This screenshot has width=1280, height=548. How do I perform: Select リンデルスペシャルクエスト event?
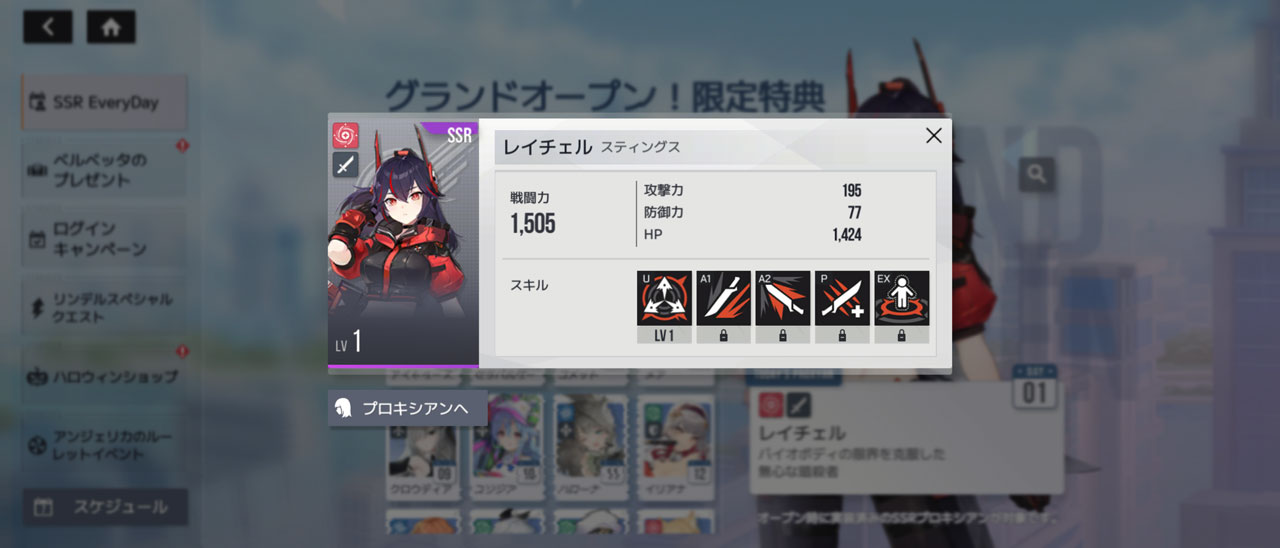point(104,308)
